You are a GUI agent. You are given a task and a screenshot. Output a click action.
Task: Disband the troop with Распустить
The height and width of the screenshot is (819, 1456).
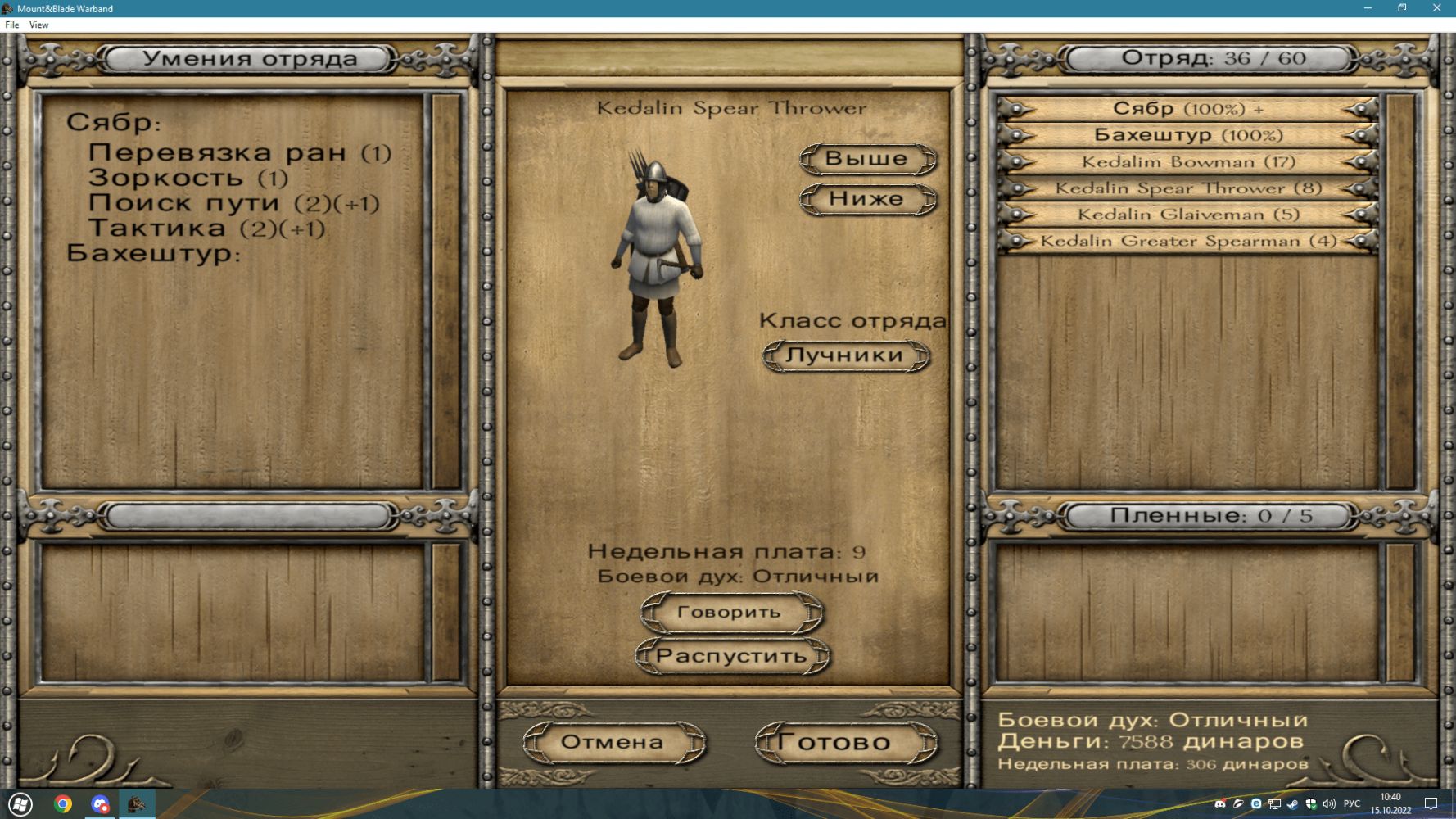(x=731, y=656)
